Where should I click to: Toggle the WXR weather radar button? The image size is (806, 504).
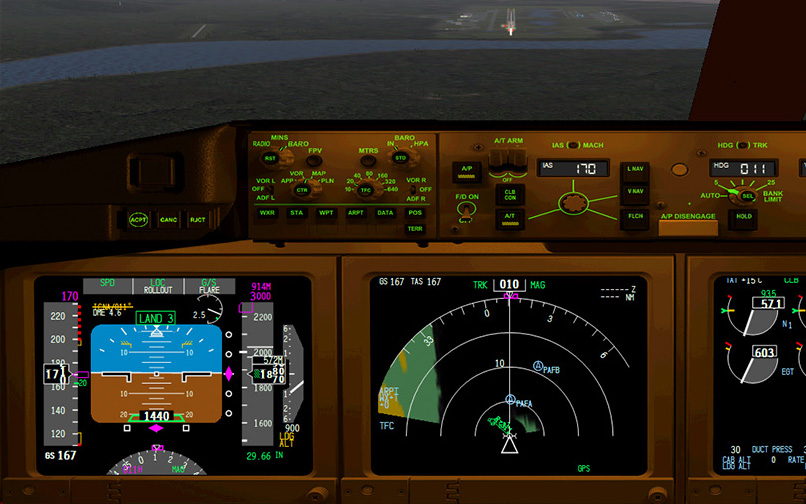(x=267, y=213)
